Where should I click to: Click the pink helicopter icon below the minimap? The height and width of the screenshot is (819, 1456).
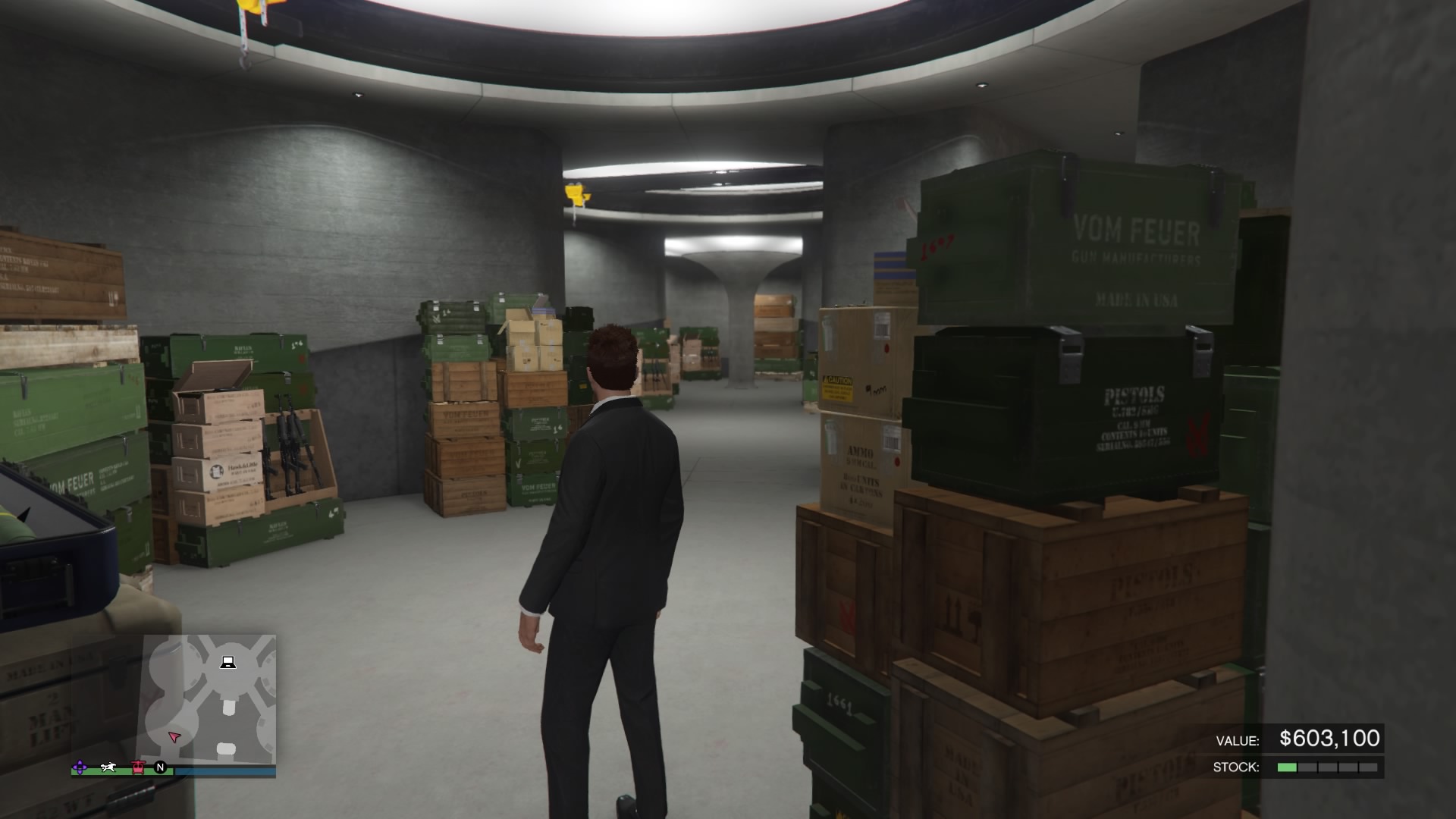pos(138,768)
